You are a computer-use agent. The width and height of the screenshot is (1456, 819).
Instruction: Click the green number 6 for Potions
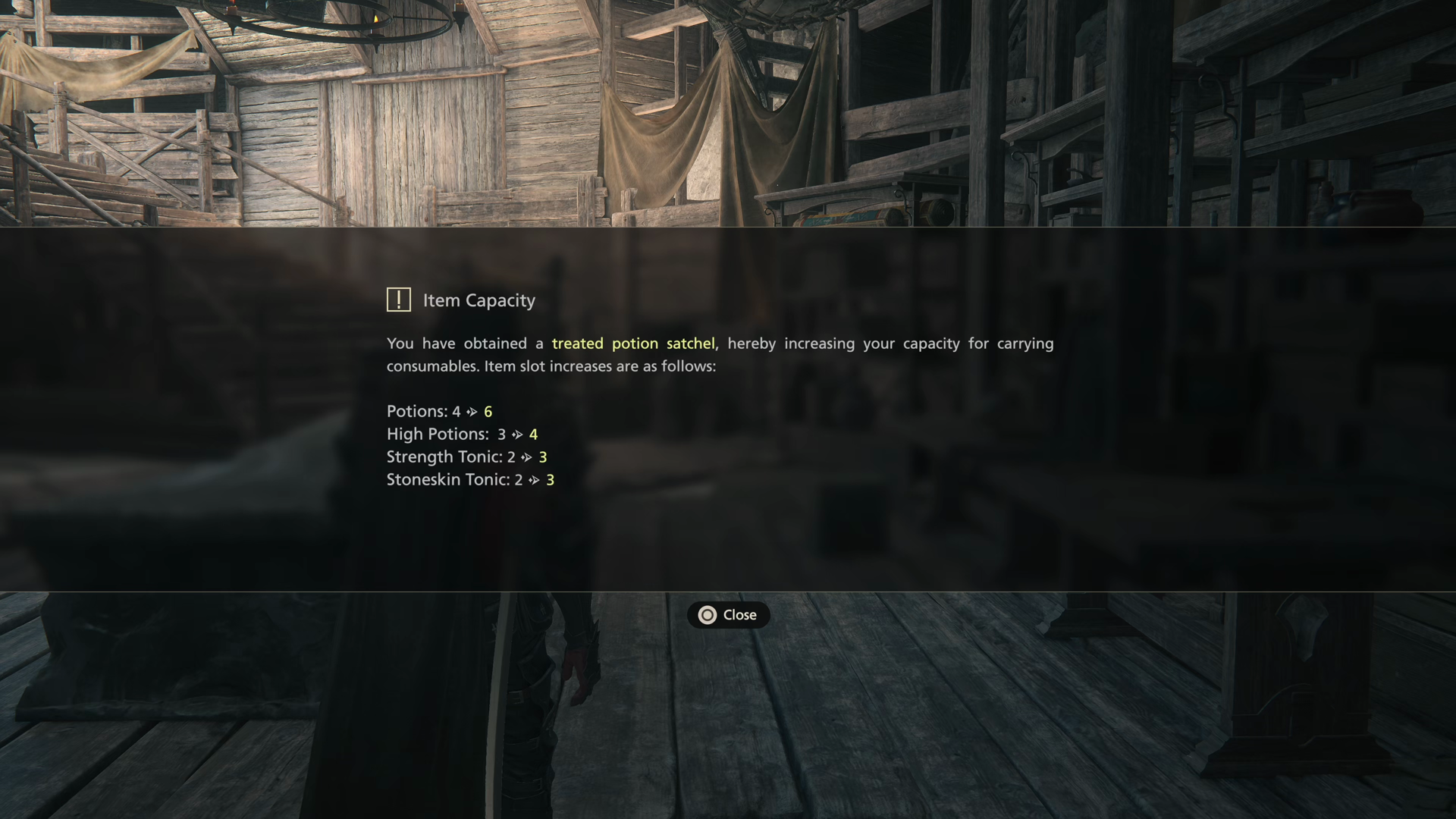(488, 412)
